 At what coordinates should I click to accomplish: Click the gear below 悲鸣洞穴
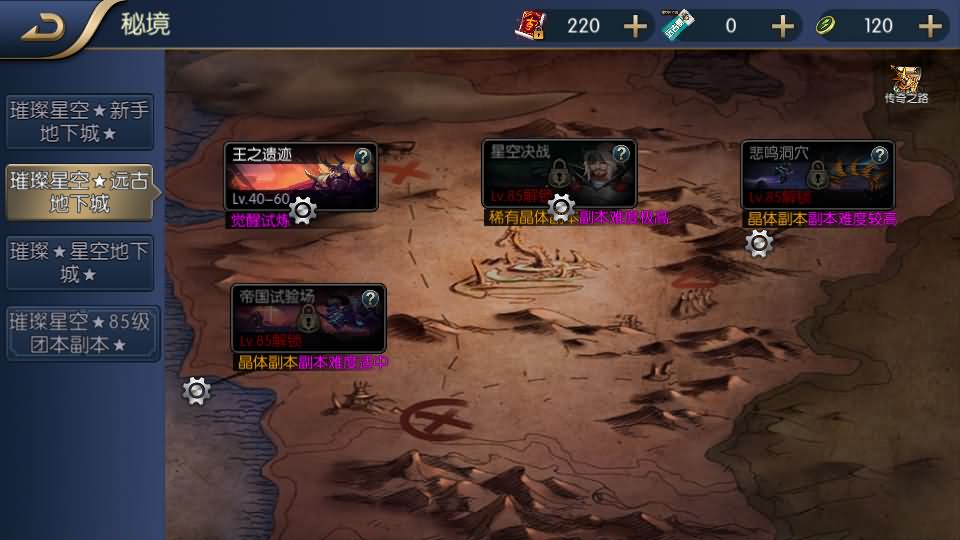(x=760, y=243)
